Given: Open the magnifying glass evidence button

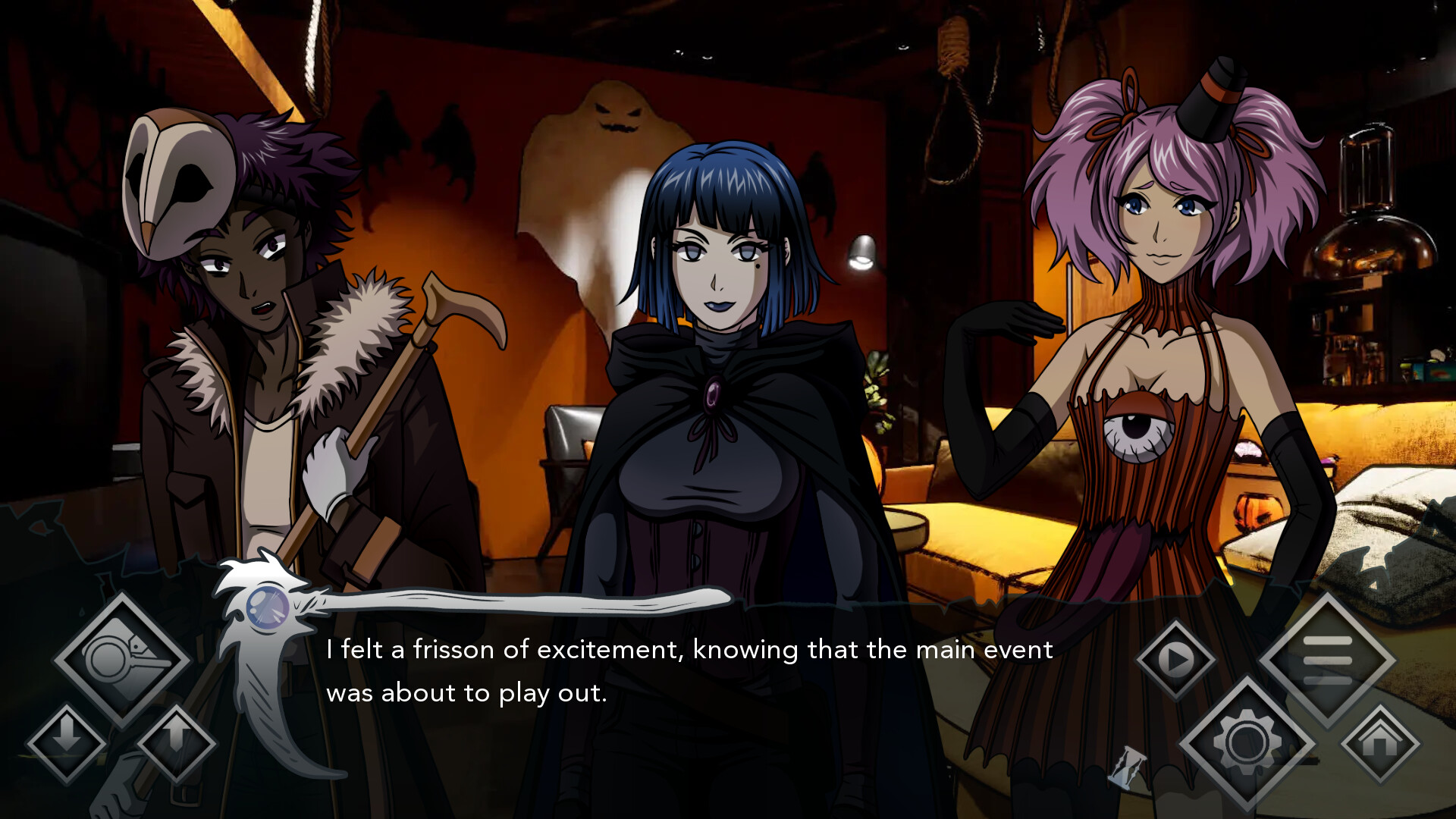Looking at the screenshot, I should 121,661.
